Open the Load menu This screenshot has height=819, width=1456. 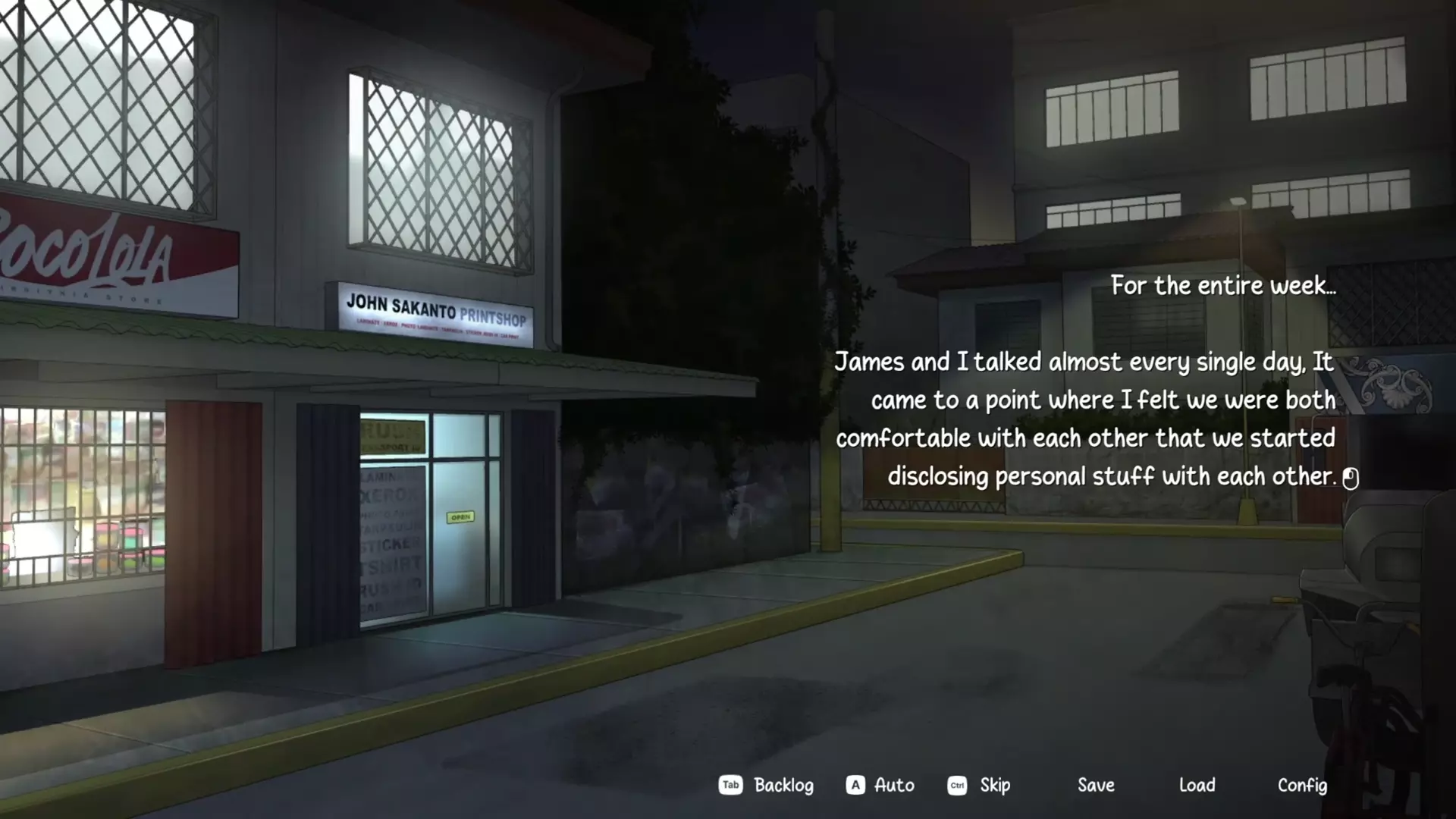[1197, 785]
